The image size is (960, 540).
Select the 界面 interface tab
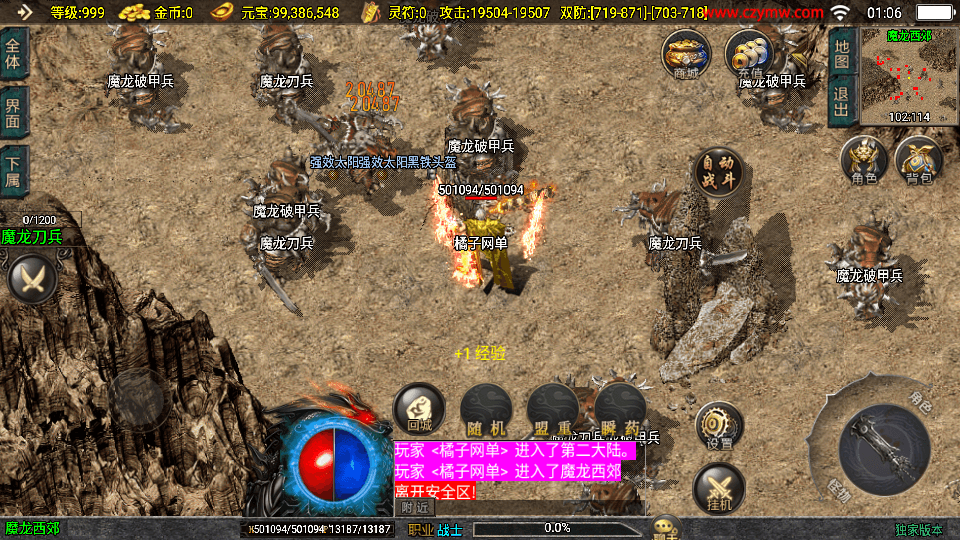(14, 111)
